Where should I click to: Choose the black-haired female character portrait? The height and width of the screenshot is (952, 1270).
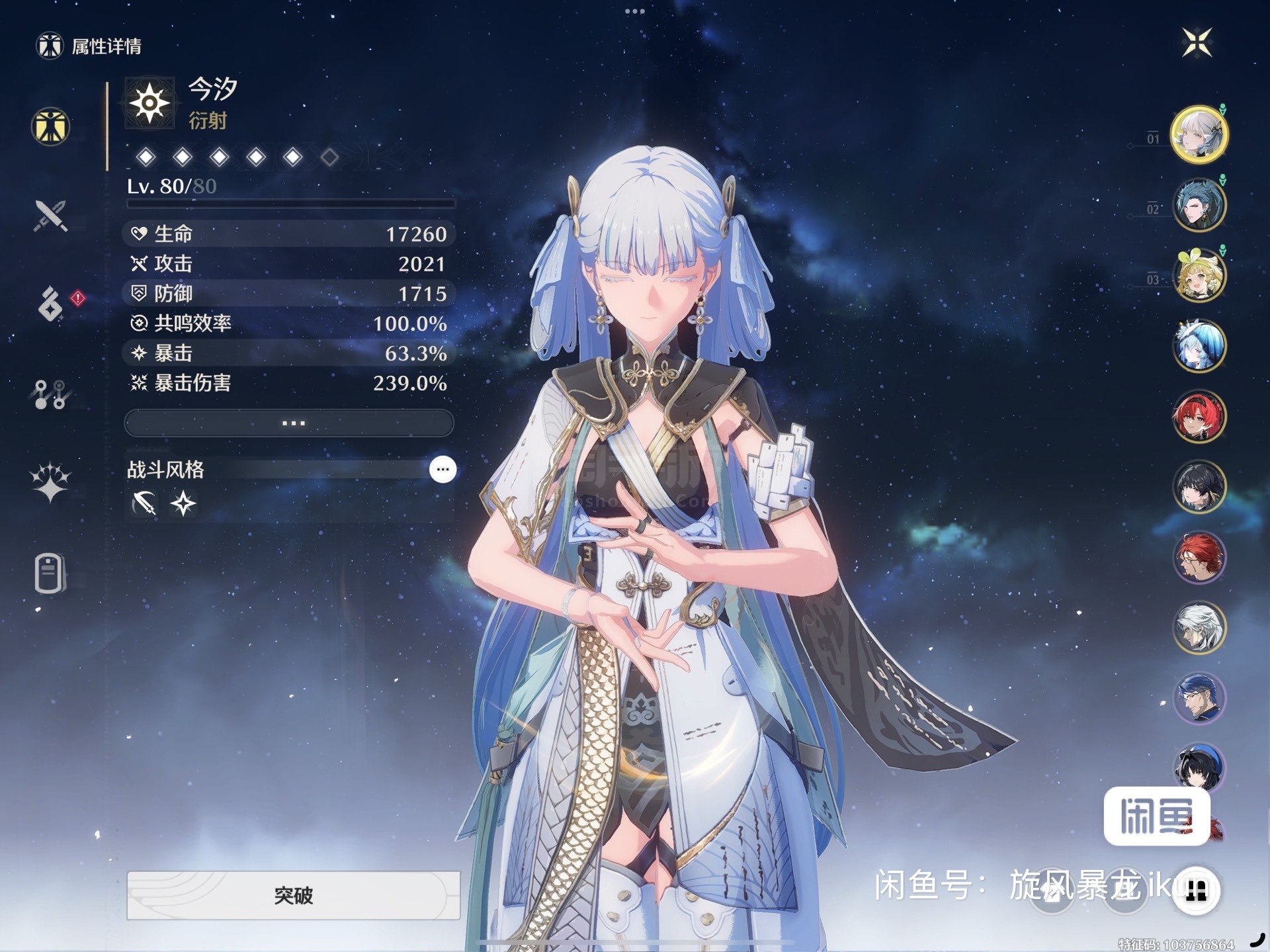(1199, 486)
